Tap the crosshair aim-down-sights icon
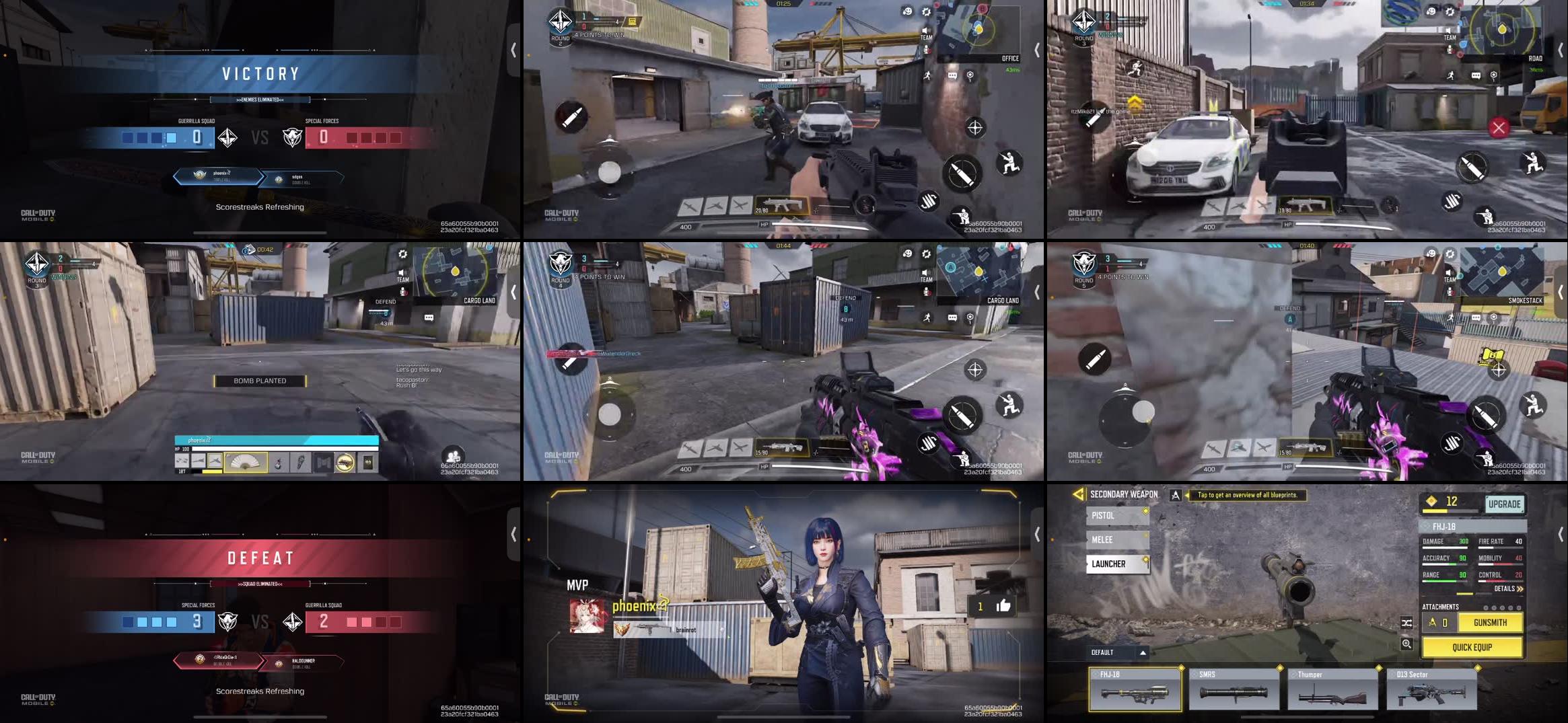 (x=975, y=127)
